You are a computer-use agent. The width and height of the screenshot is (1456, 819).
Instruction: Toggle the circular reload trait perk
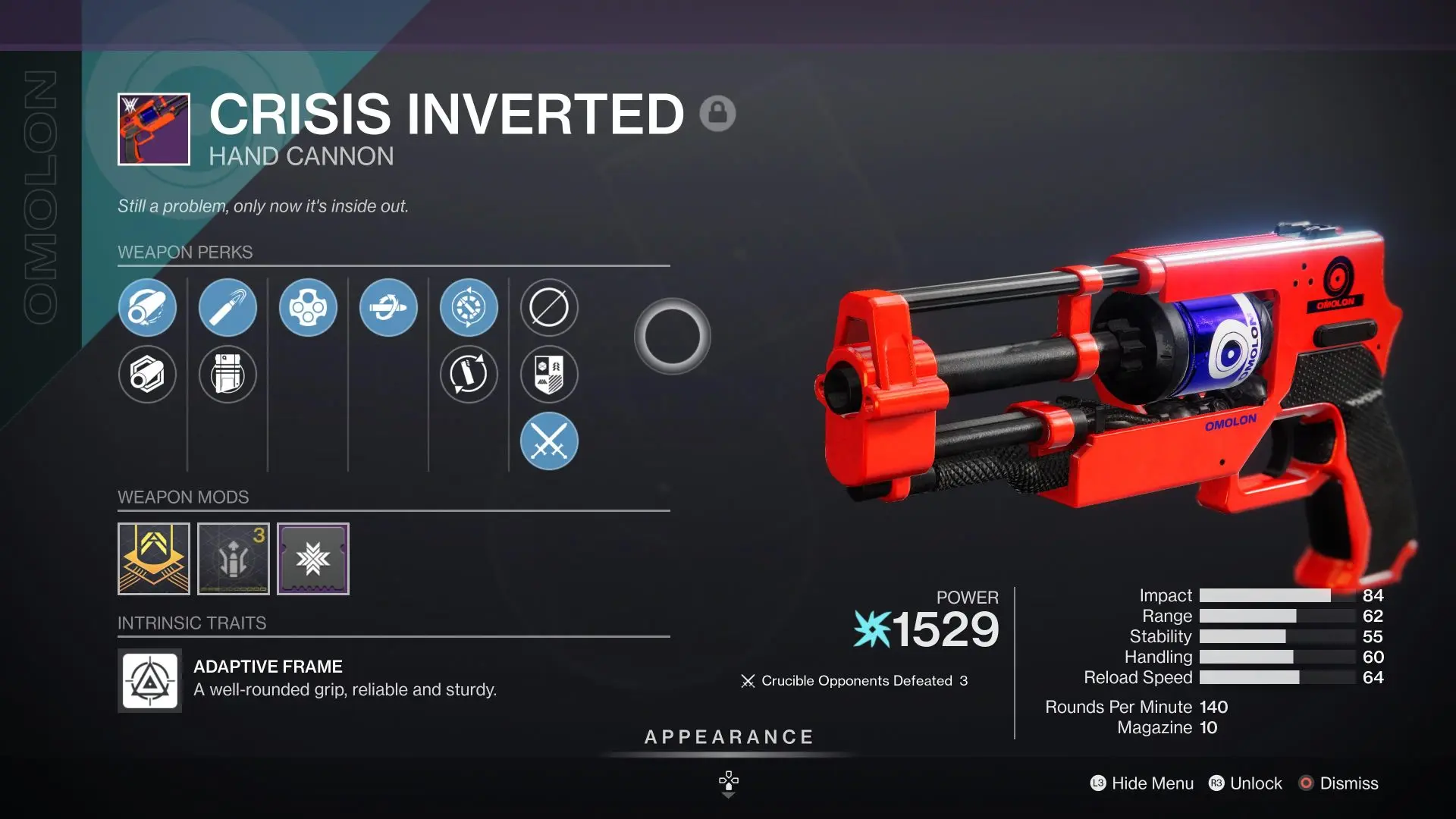(469, 375)
